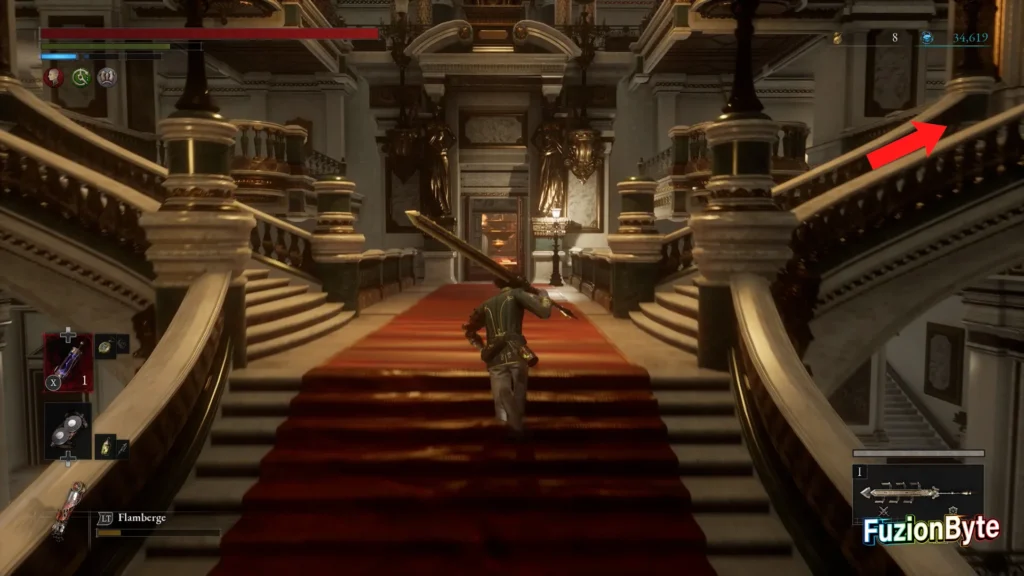Click the green circular buff icon
This screenshot has height=576, width=1024.
pyautogui.click(x=81, y=77)
